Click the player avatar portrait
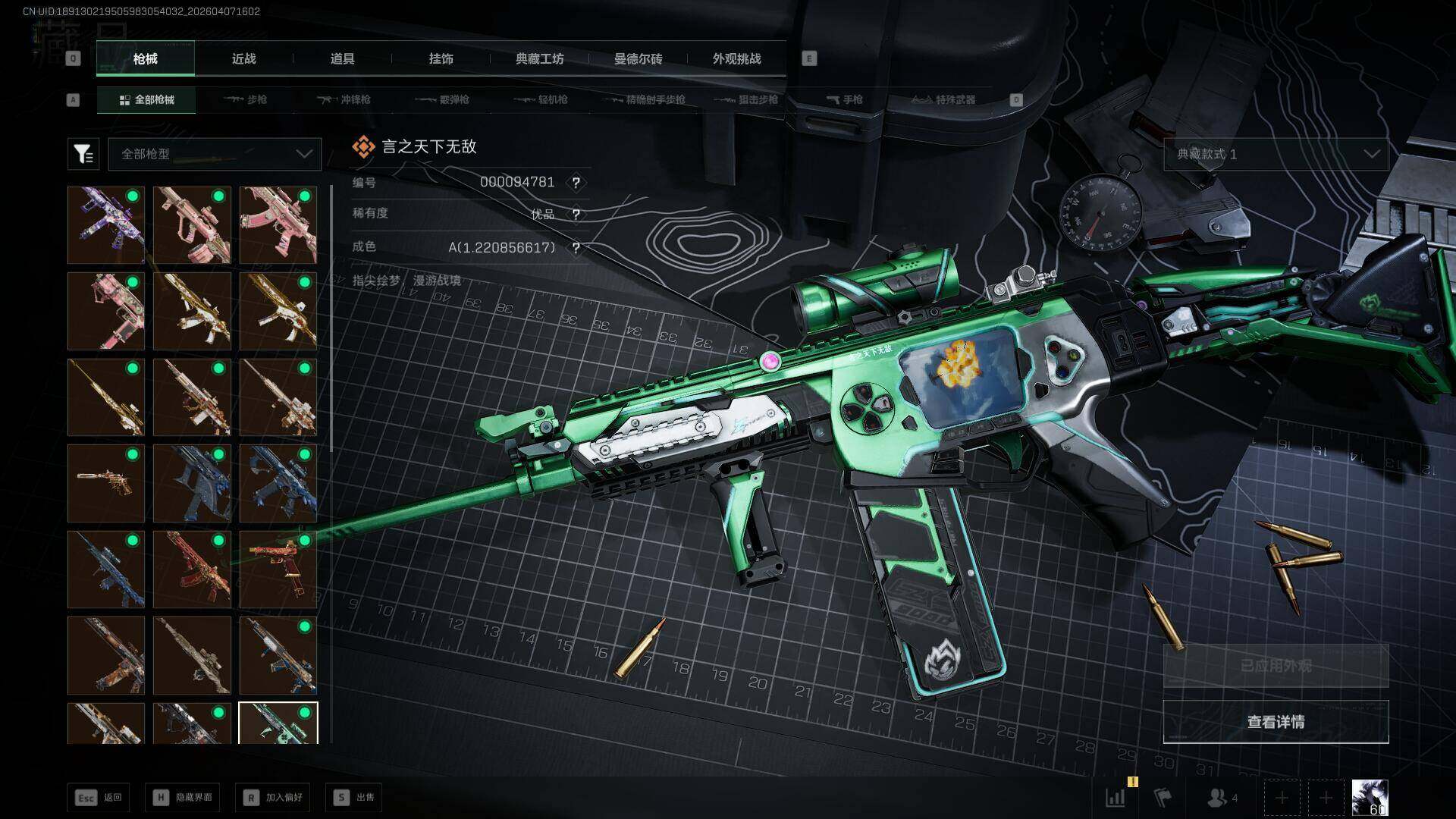1456x819 pixels. click(x=1370, y=798)
